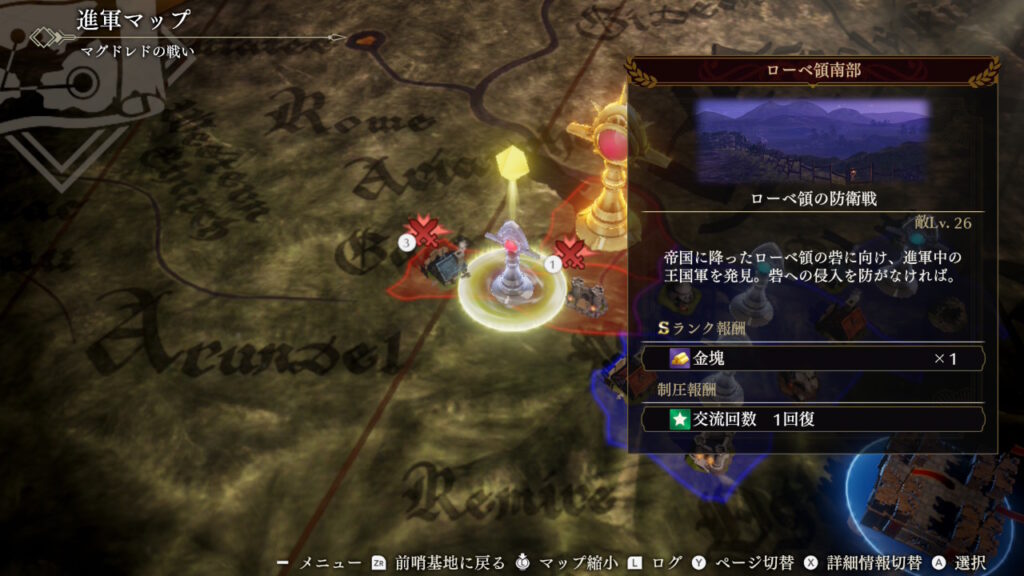1024x576 pixels.
Task: Click the 金塊 S-rank reward row
Action: click(x=813, y=358)
